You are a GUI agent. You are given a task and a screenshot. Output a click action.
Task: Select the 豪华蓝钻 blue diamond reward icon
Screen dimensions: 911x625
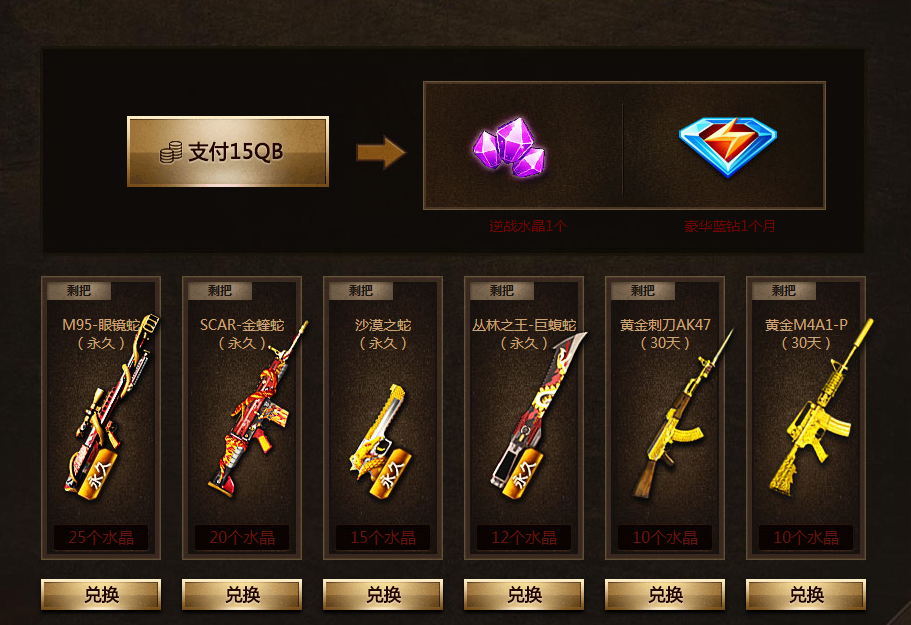(727, 146)
